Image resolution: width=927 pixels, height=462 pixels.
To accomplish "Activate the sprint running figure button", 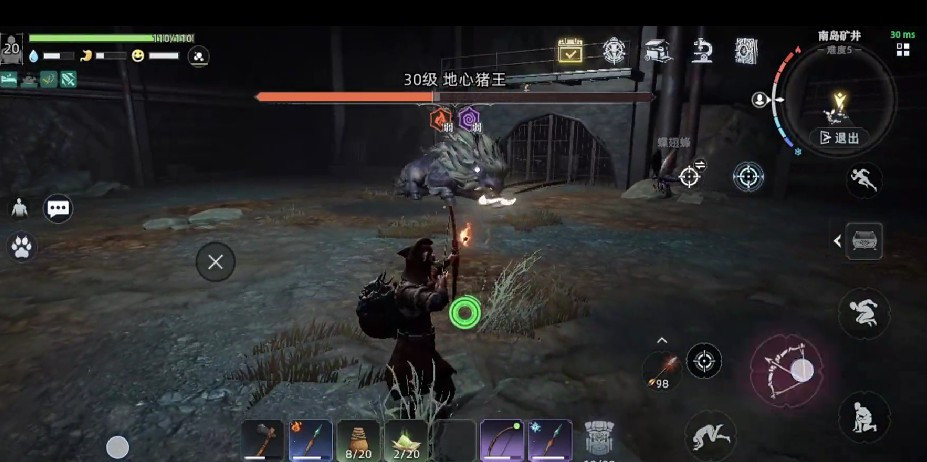I will click(863, 180).
